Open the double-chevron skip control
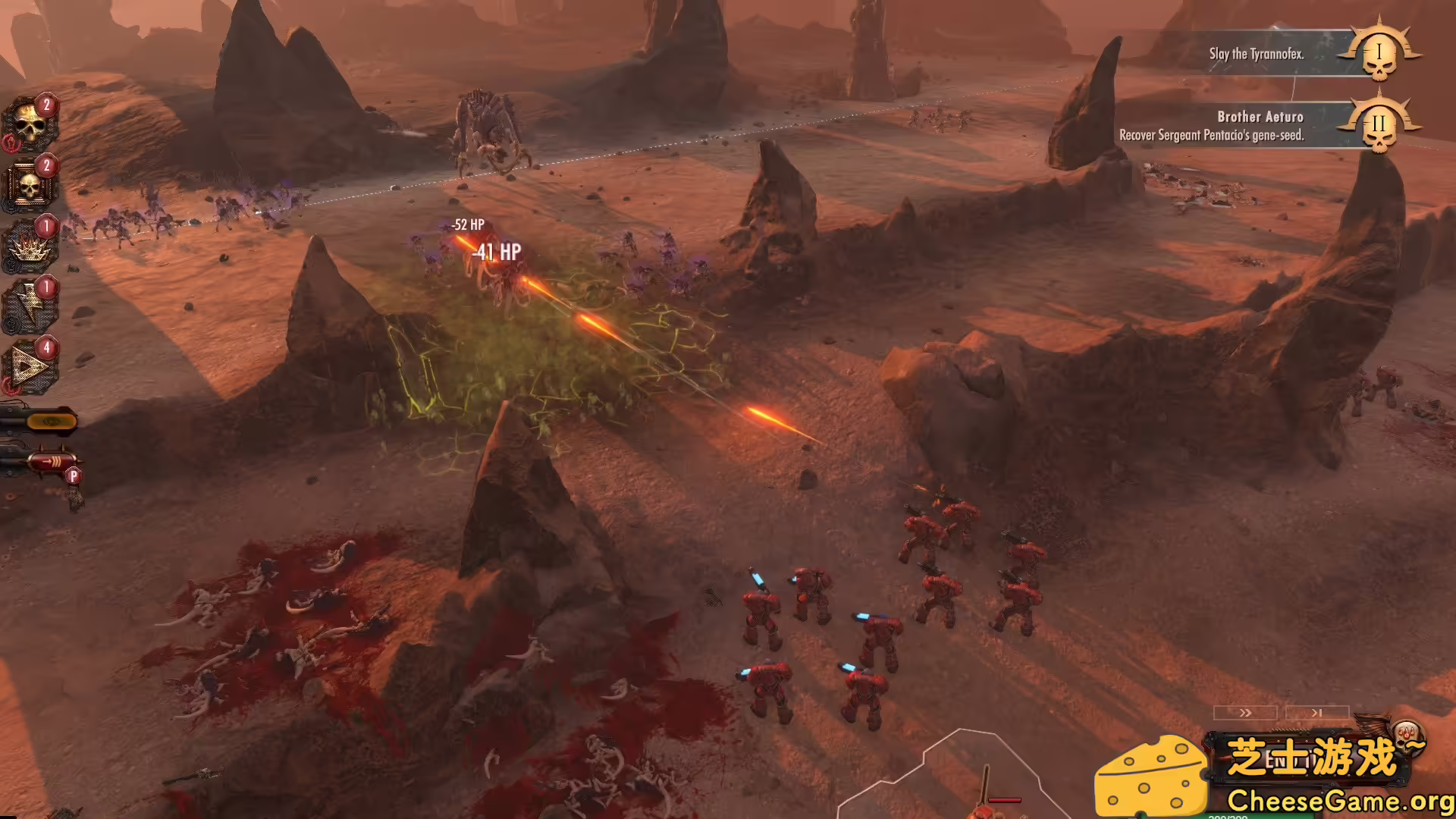The height and width of the screenshot is (819, 1456). [1244, 713]
